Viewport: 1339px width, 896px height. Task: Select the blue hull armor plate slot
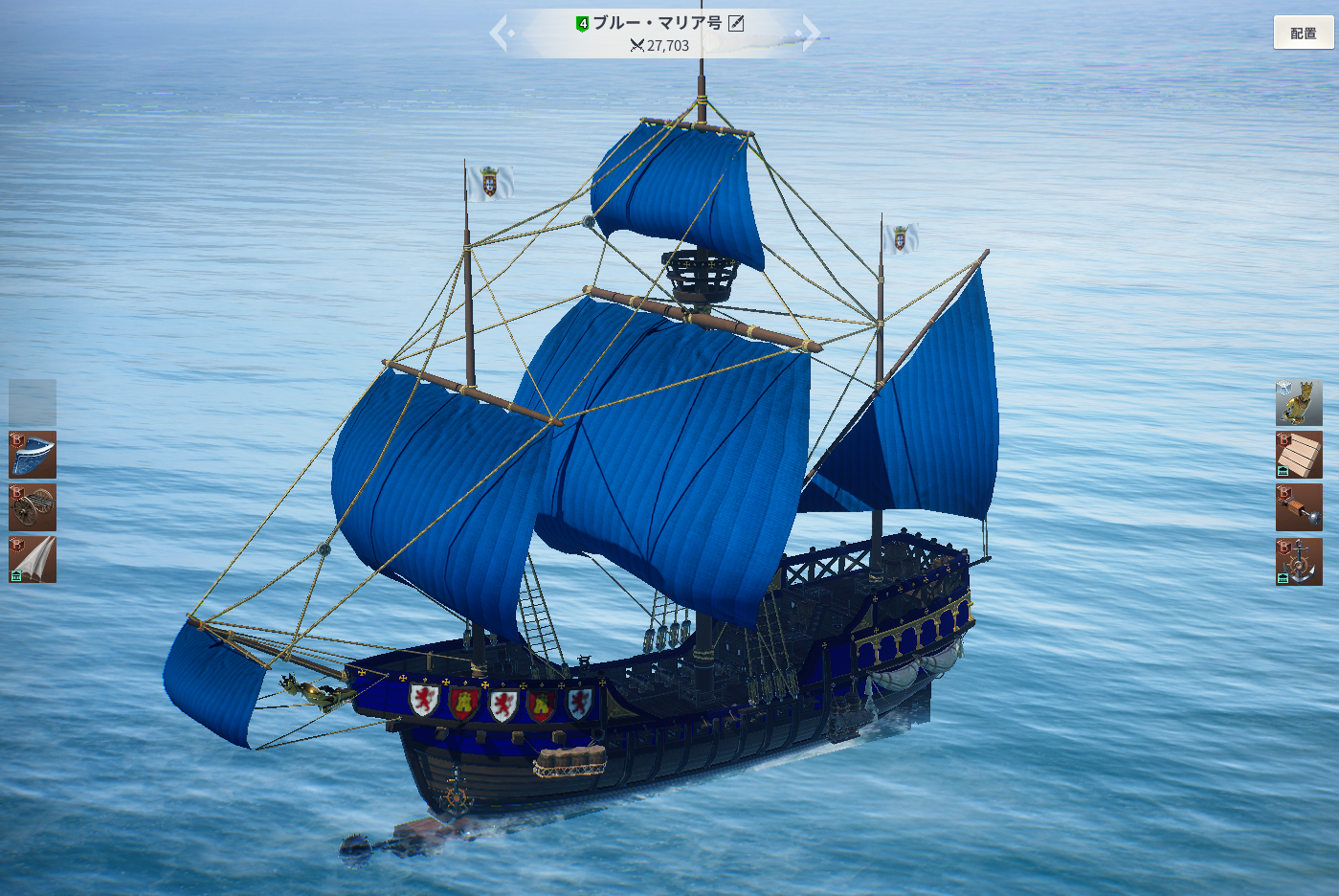[x=33, y=455]
